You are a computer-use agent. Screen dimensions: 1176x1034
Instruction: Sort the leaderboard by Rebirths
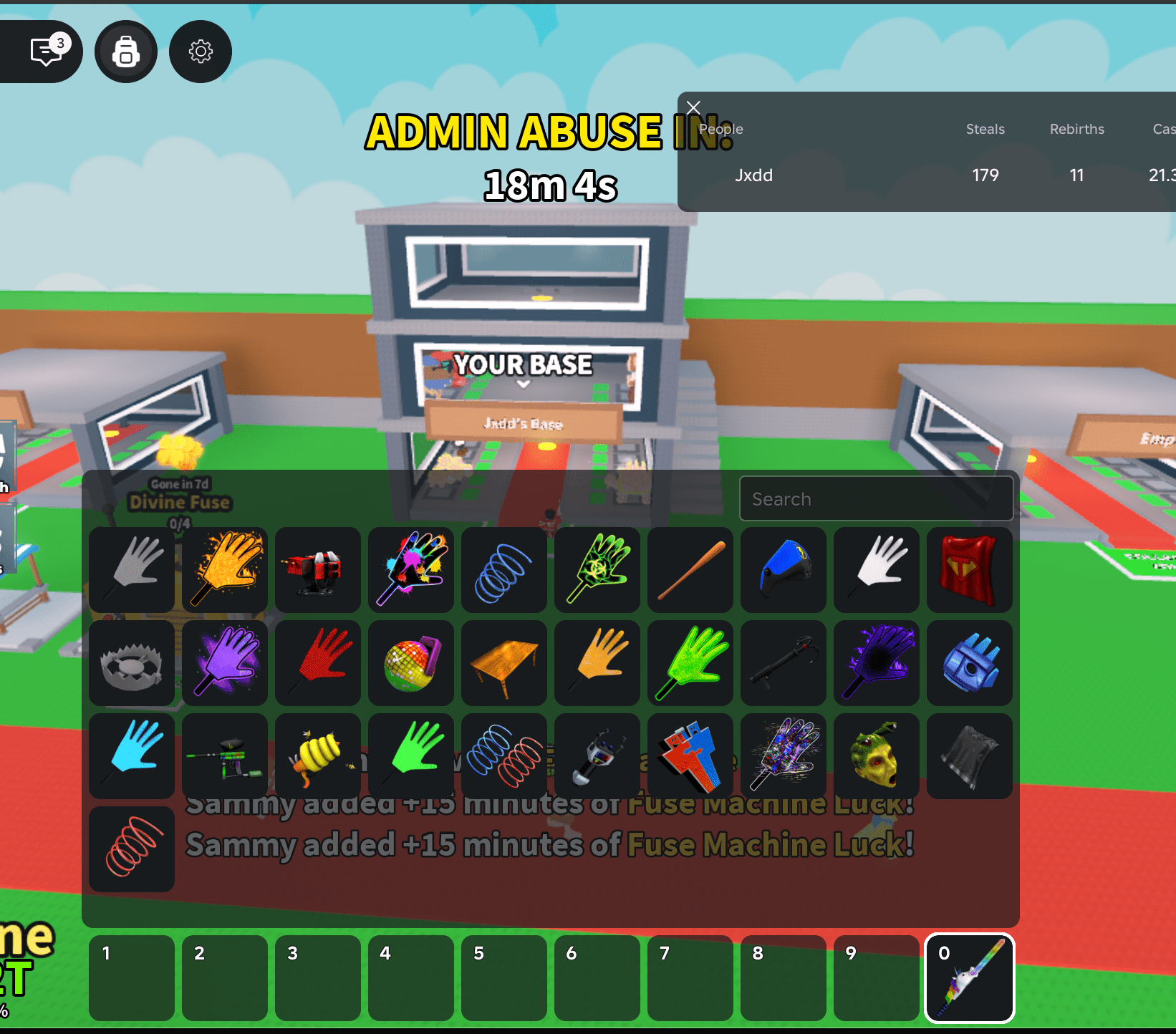(x=1076, y=129)
